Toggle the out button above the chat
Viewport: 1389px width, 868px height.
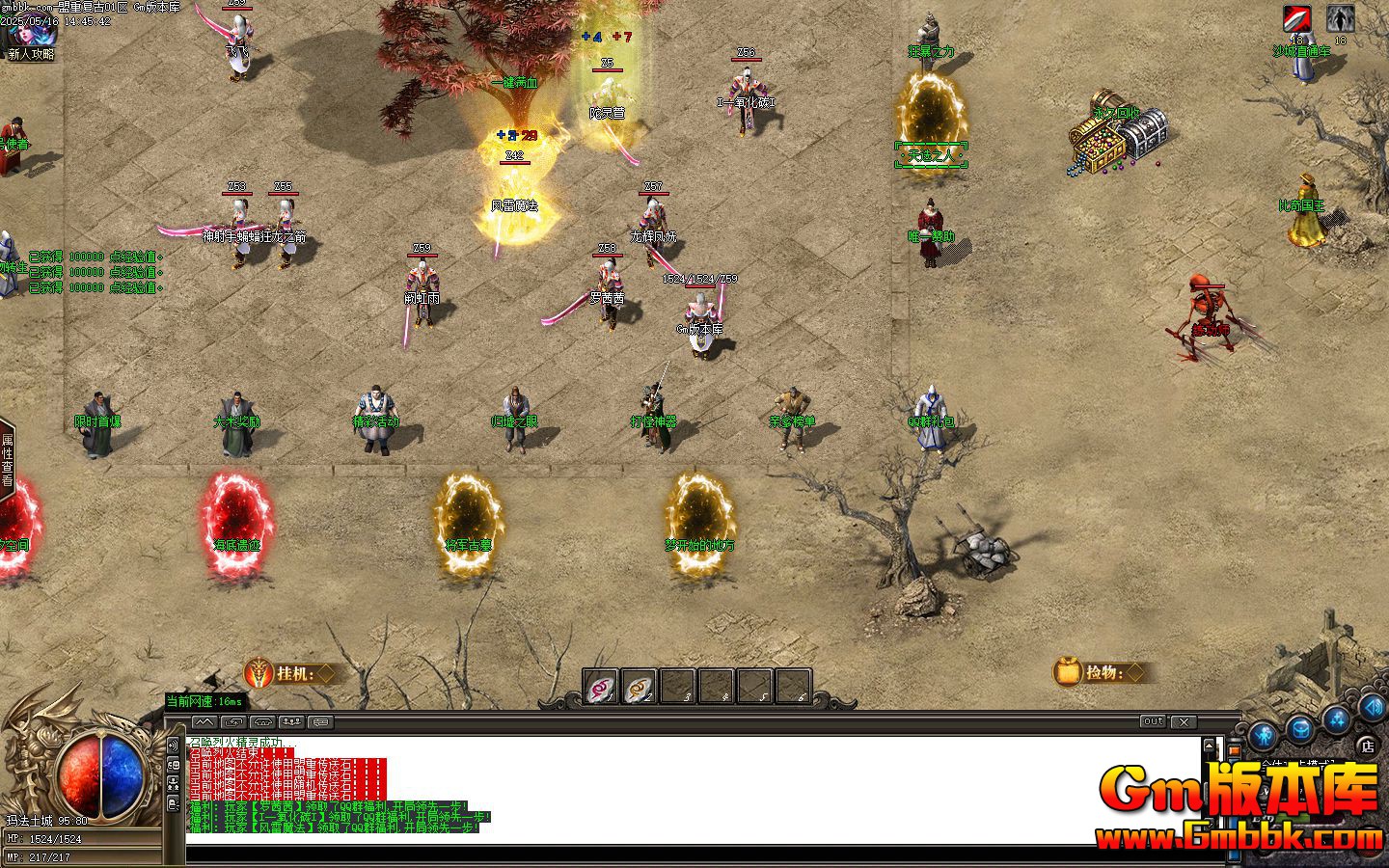point(1154,721)
